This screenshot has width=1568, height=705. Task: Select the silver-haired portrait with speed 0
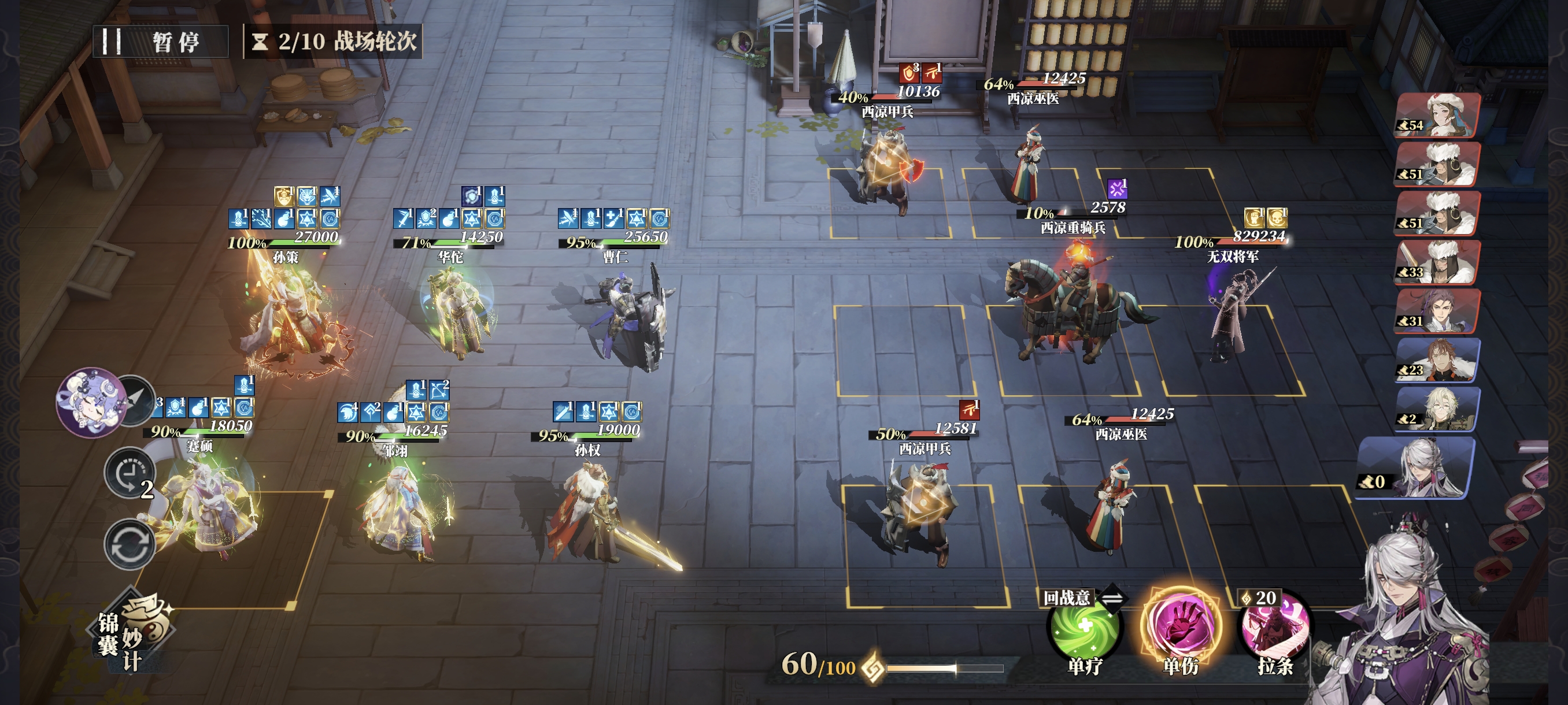pyautogui.click(x=1417, y=467)
